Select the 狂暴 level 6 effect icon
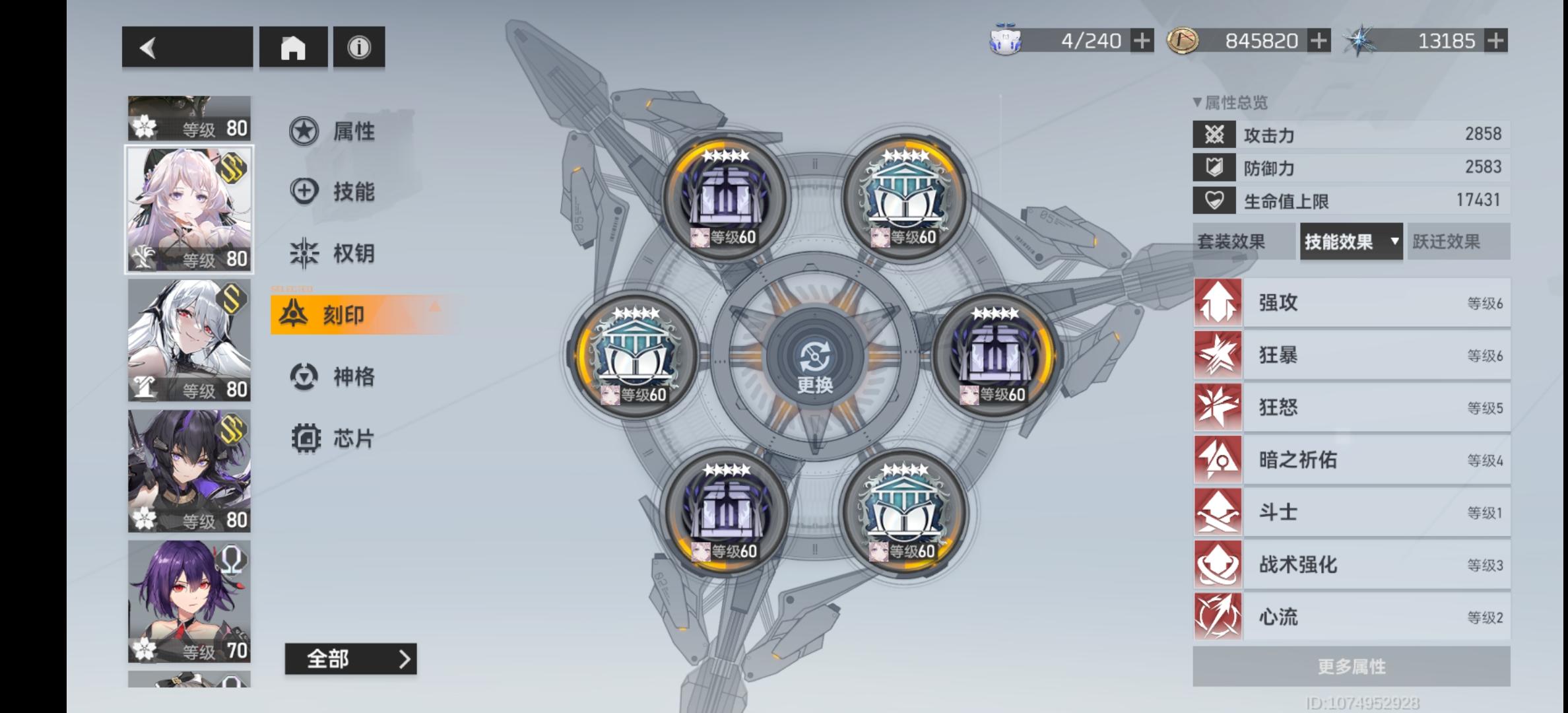1568x713 pixels. tap(1218, 355)
